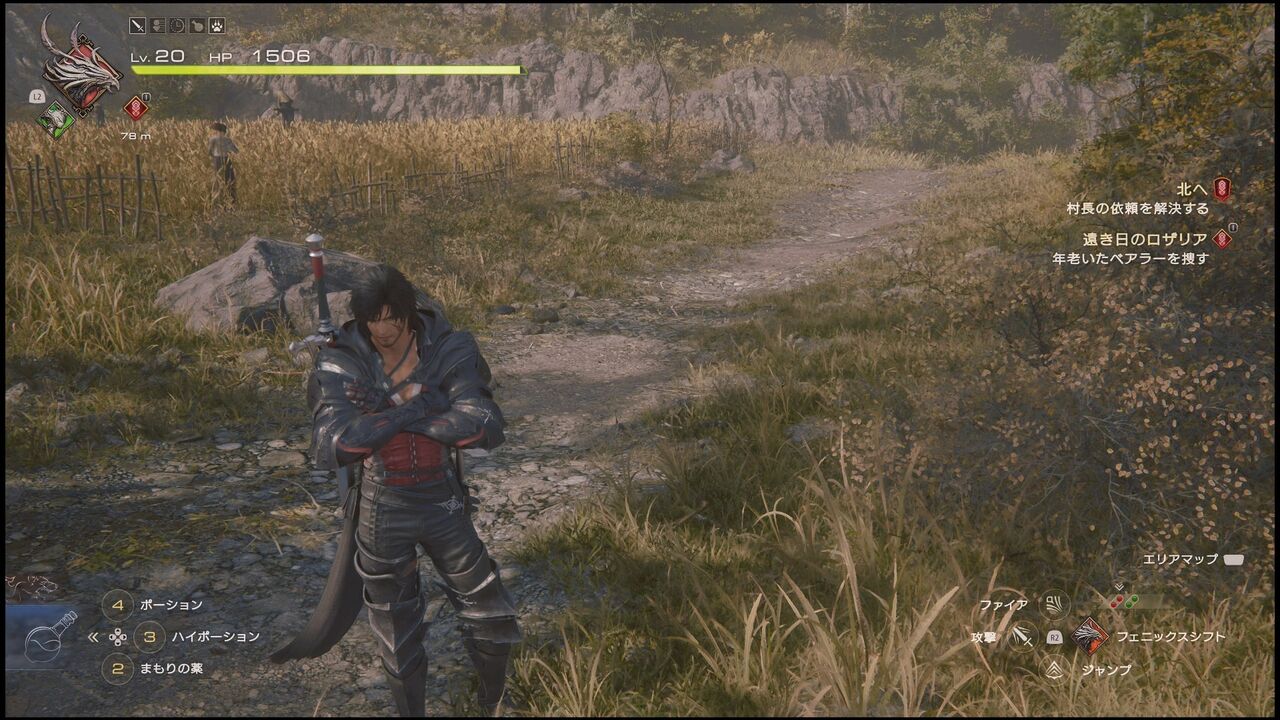Click the ジャンプ jump chevron icon
1280x720 pixels.
1053,668
